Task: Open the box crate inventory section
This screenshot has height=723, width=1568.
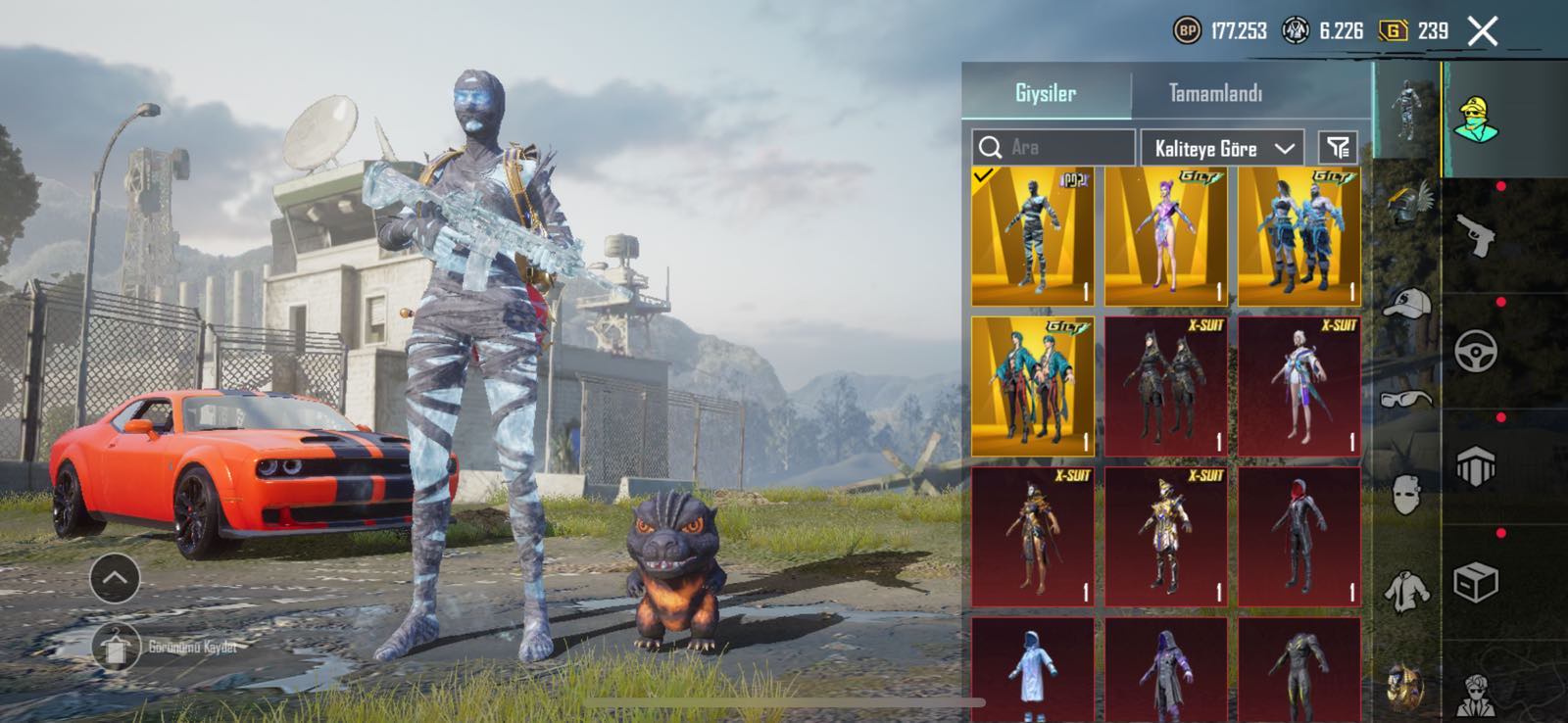Action: pyautogui.click(x=1476, y=583)
